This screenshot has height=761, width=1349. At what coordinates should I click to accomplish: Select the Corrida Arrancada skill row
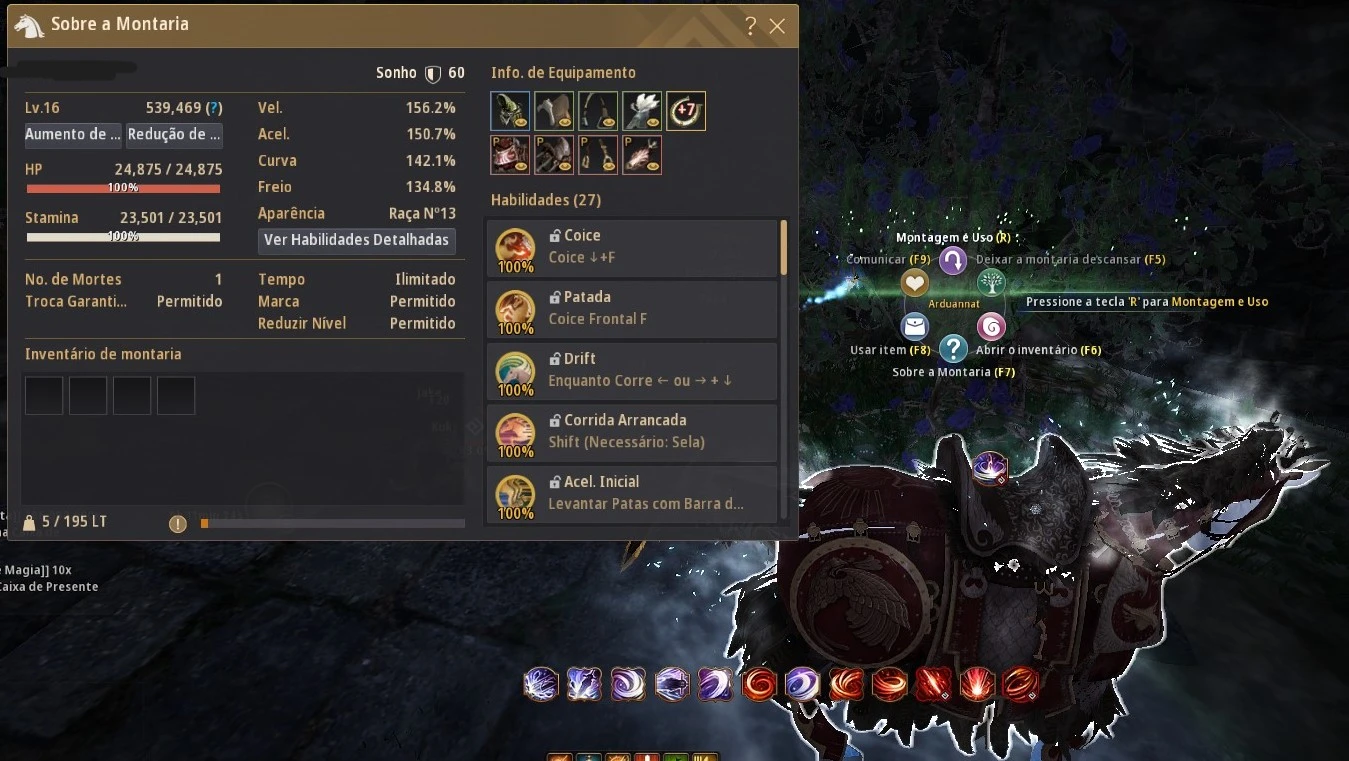632,433
